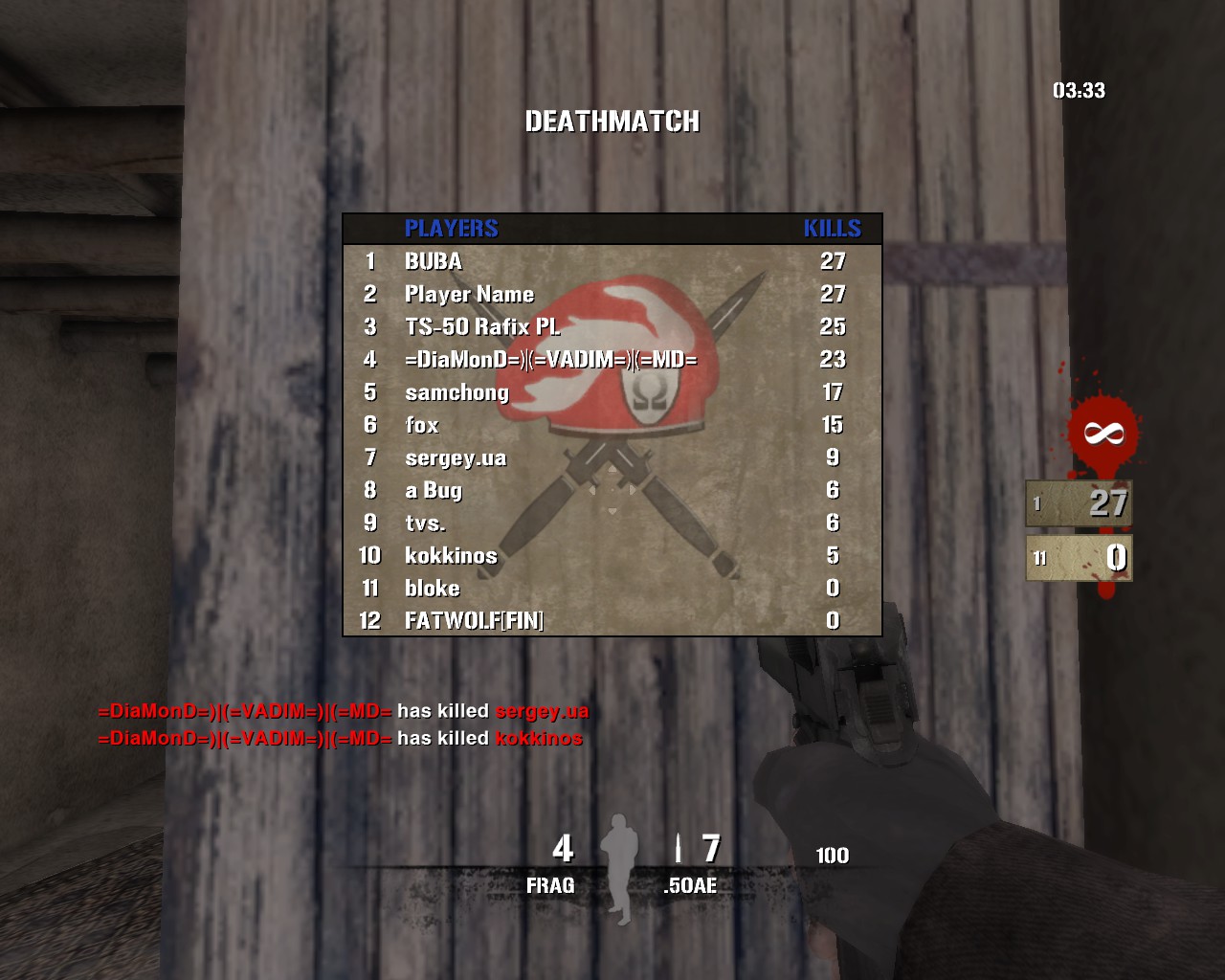Click the sergey.ua kill feed link

[x=541, y=711]
